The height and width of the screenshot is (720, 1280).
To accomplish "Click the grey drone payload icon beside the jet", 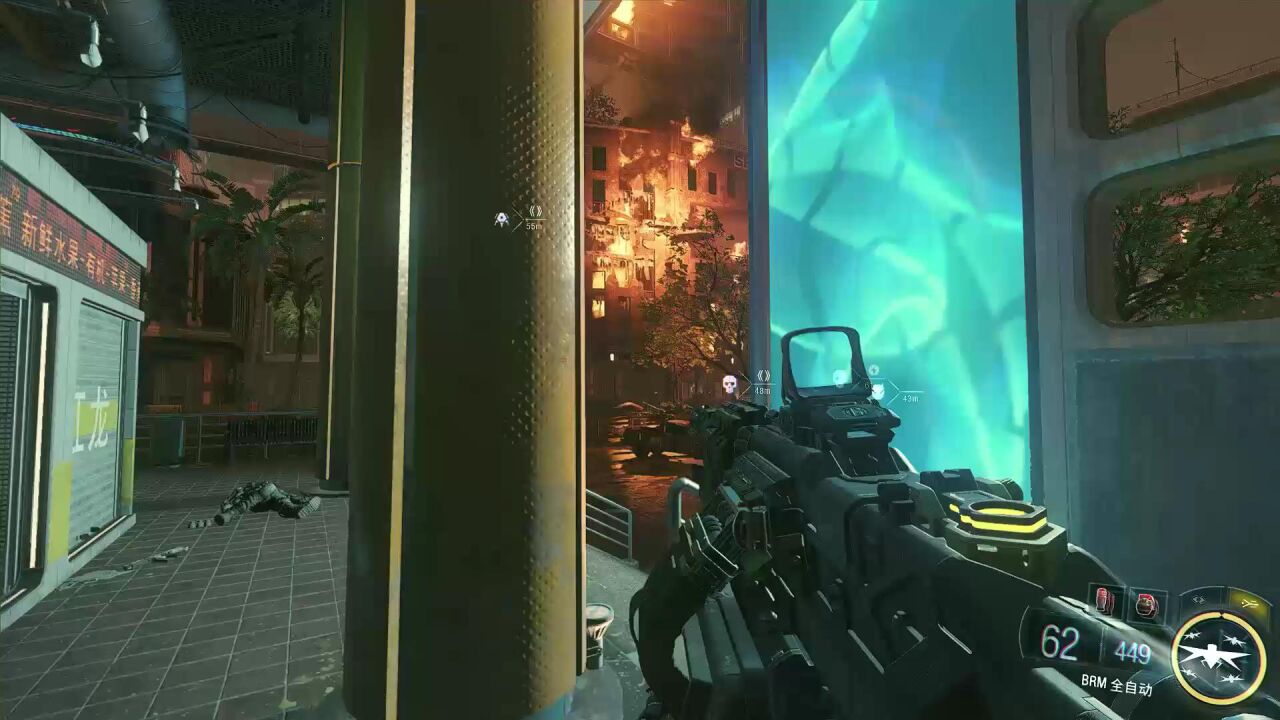I will [1196, 600].
